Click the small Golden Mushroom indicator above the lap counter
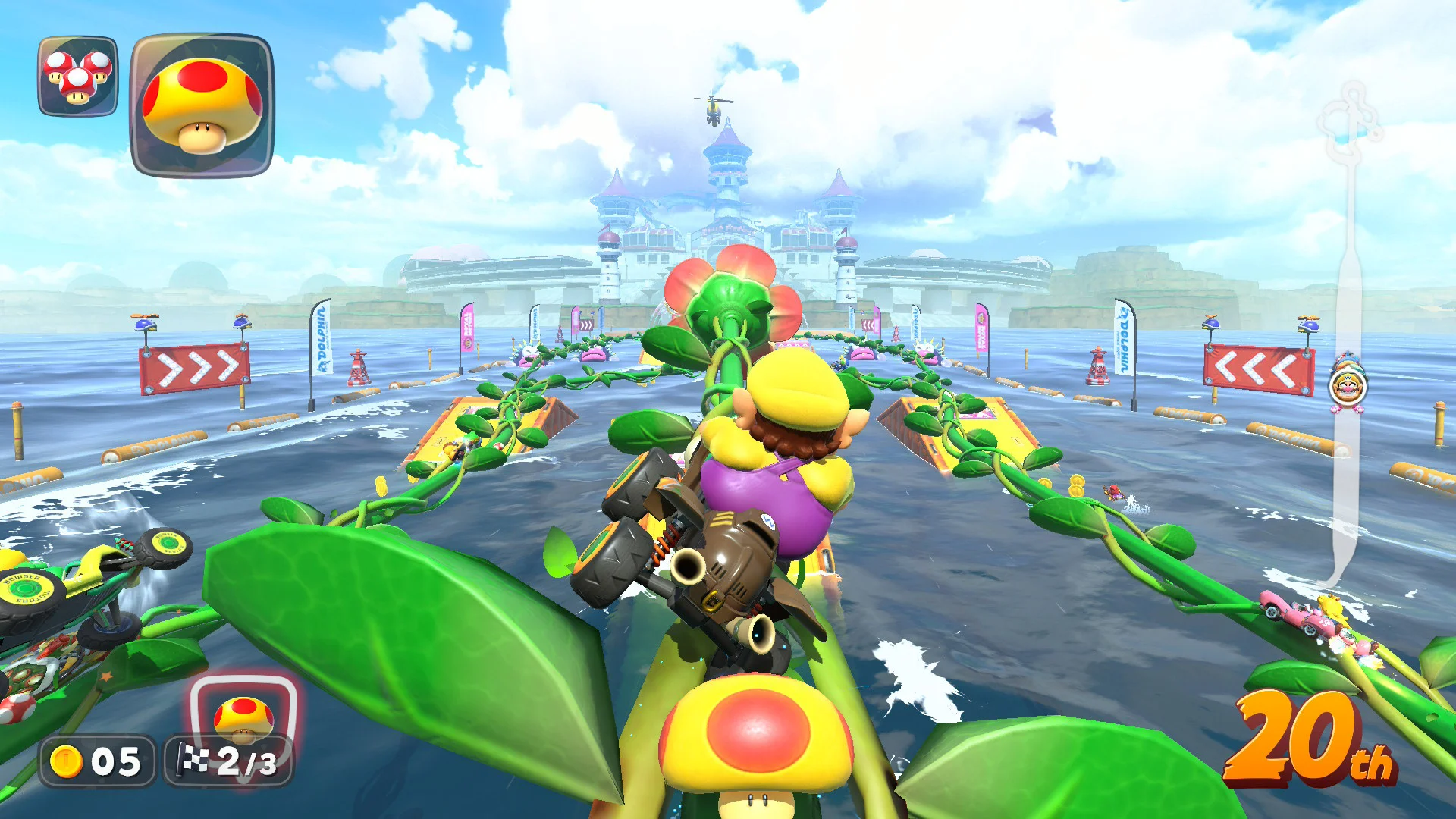 [243, 717]
